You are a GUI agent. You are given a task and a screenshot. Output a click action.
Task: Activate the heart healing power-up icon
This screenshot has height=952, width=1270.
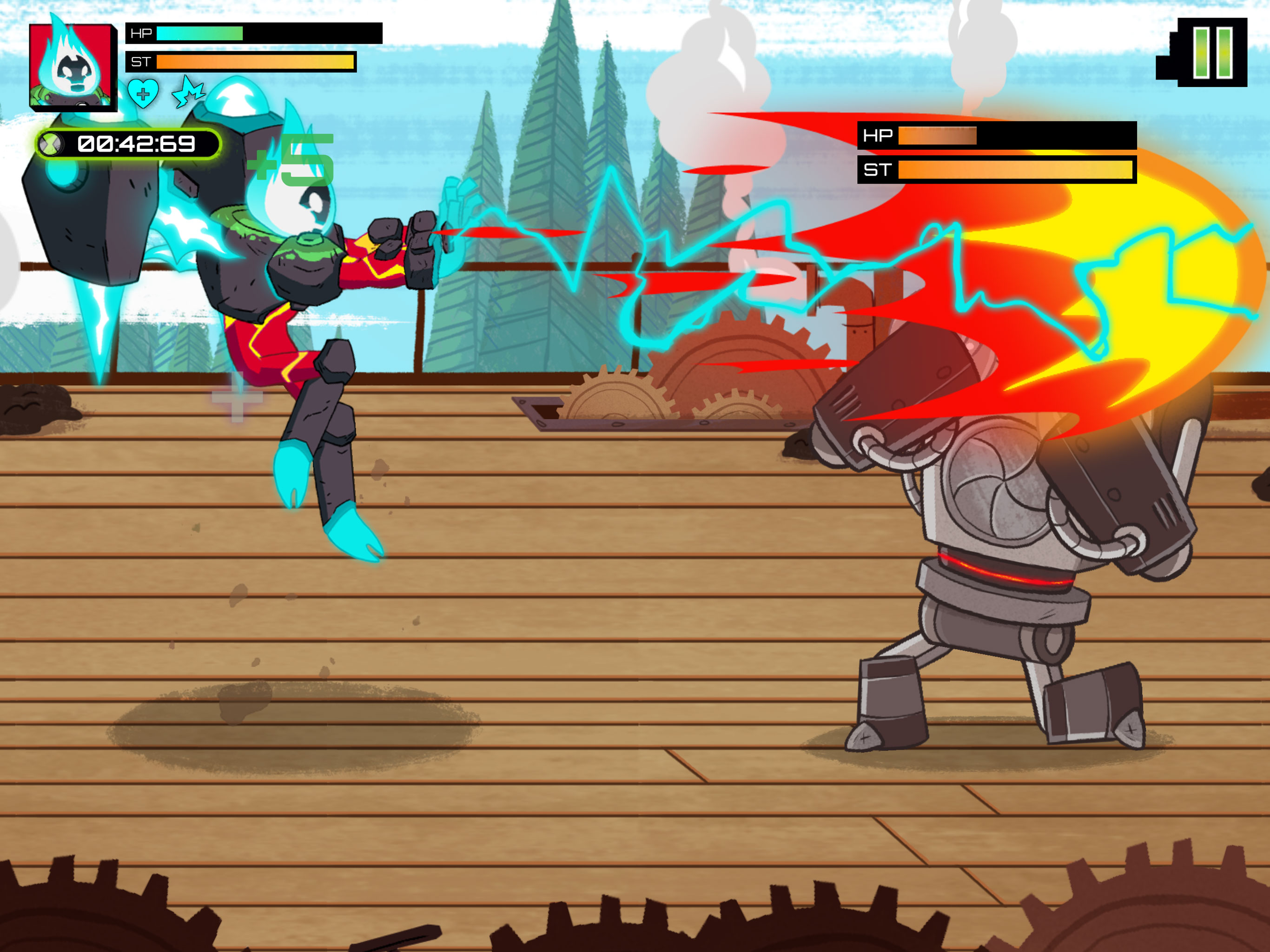(143, 93)
